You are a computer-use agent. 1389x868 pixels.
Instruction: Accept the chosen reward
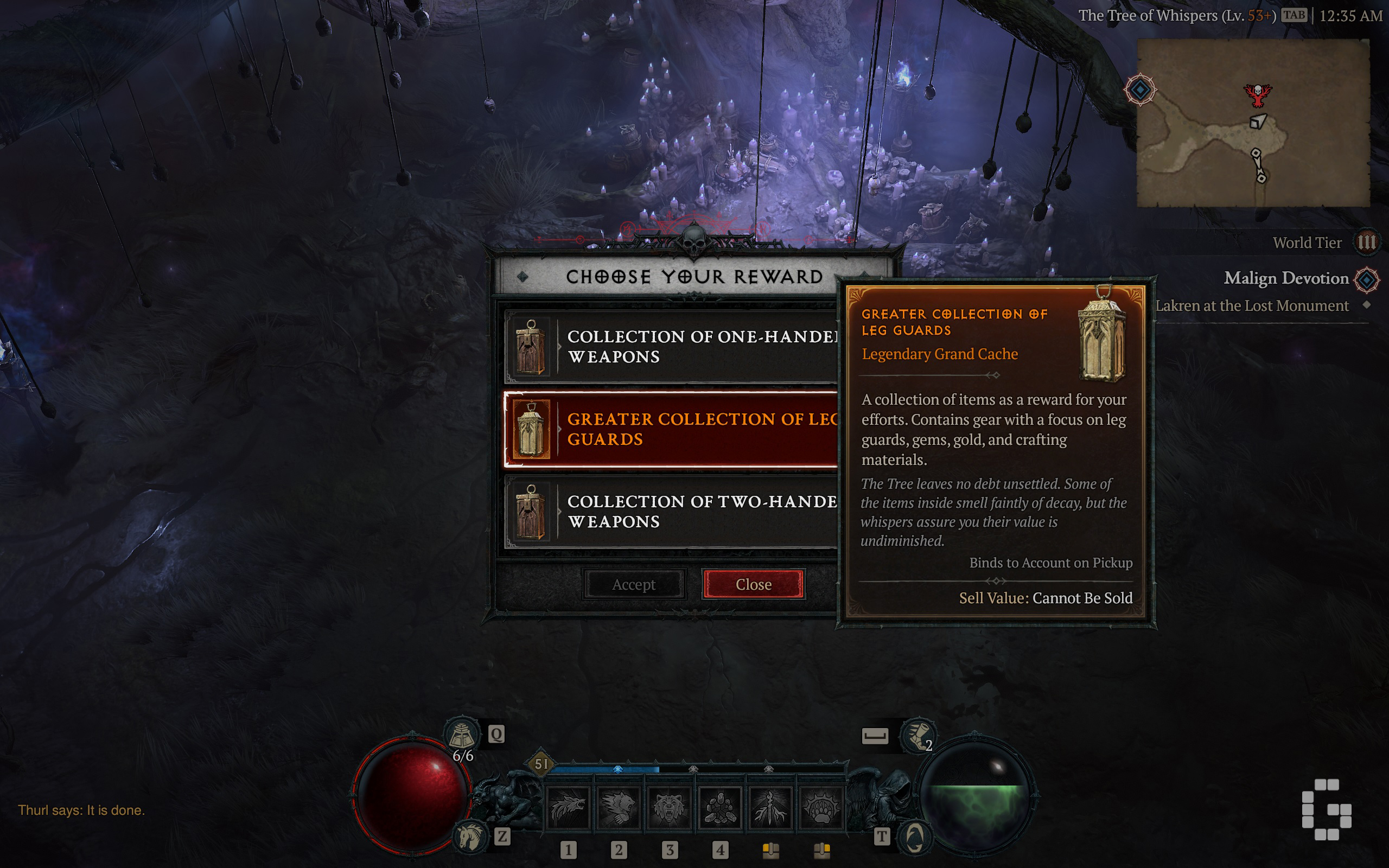633,584
